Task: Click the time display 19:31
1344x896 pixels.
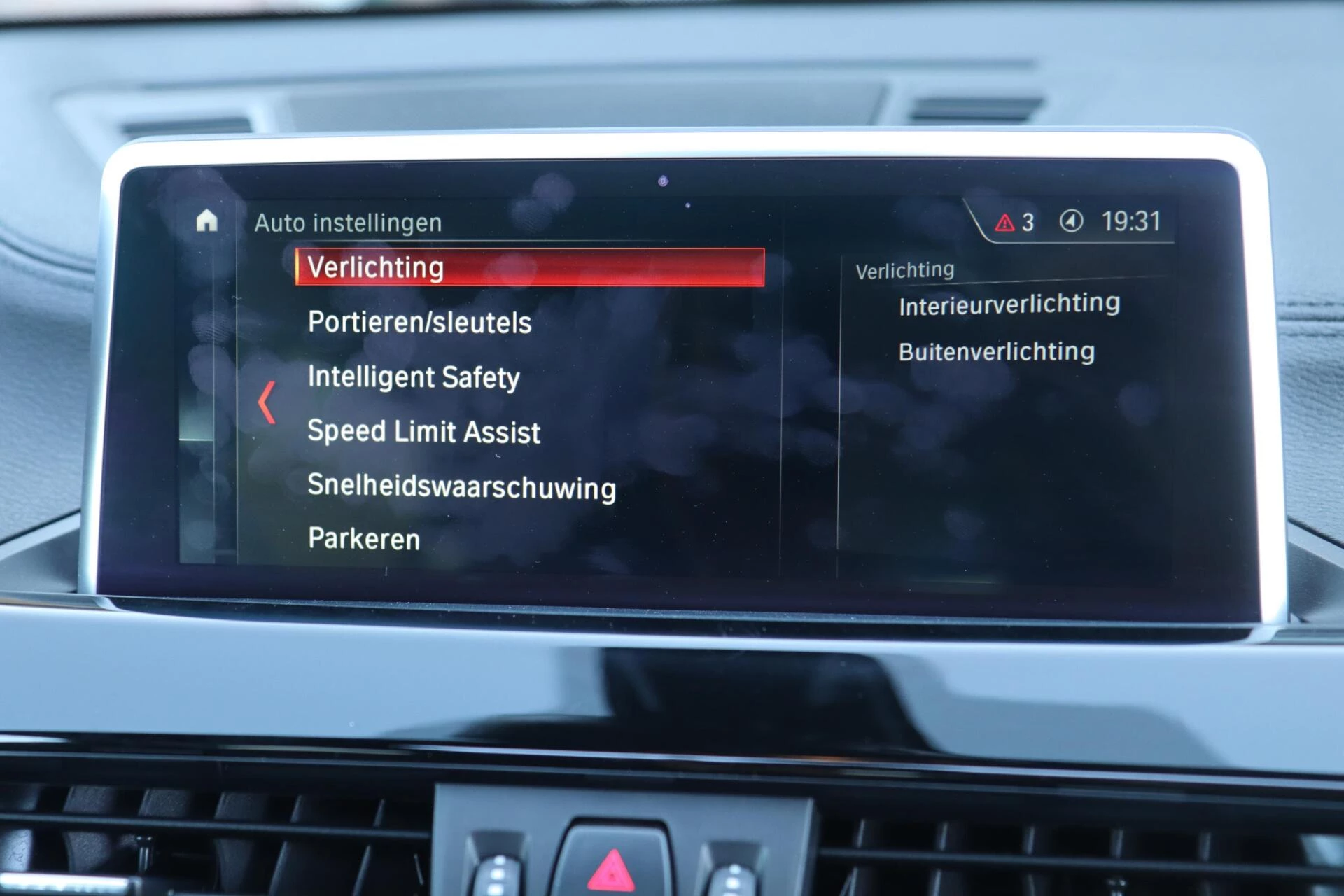Action: click(x=1133, y=222)
